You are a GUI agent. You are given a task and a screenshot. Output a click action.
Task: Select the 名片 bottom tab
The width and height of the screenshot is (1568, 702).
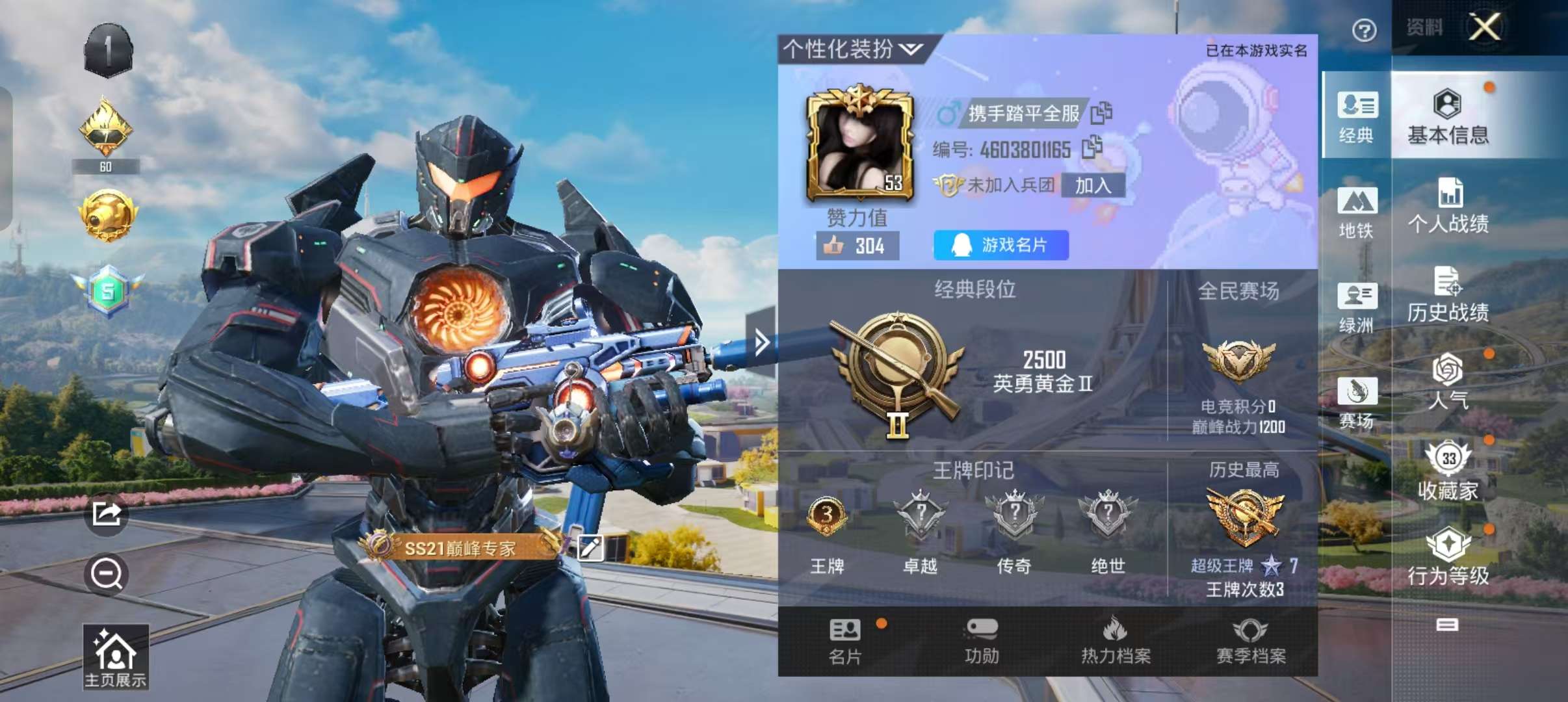845,642
